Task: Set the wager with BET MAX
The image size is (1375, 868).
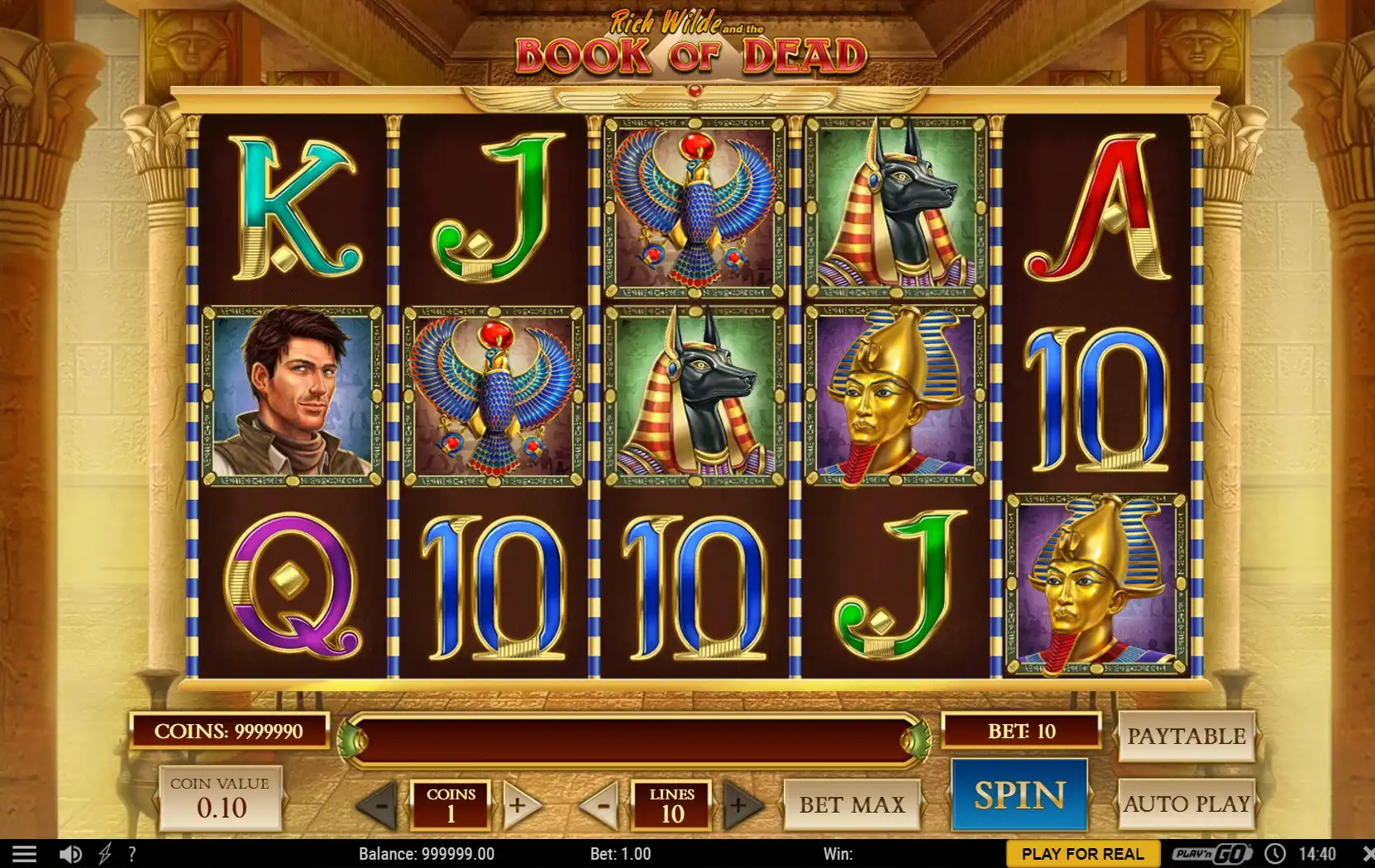Action: [852, 804]
